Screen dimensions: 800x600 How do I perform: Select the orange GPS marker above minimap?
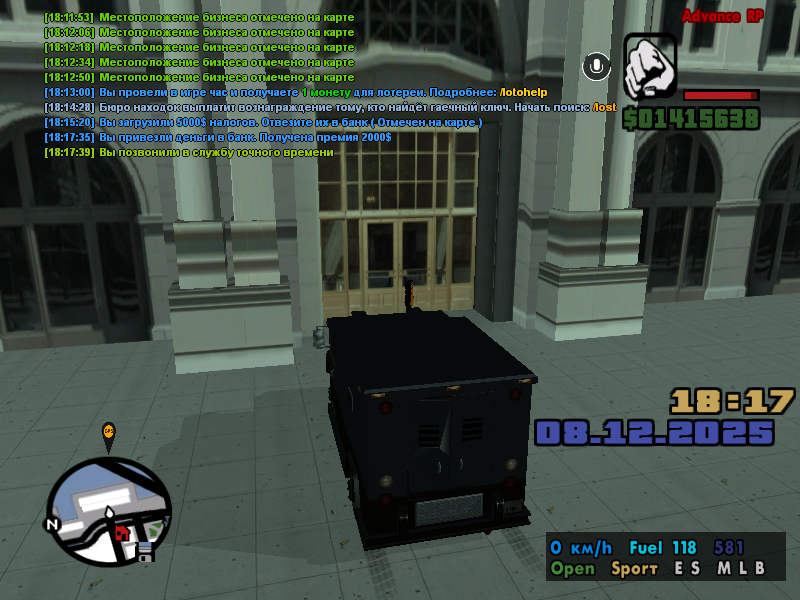109,432
